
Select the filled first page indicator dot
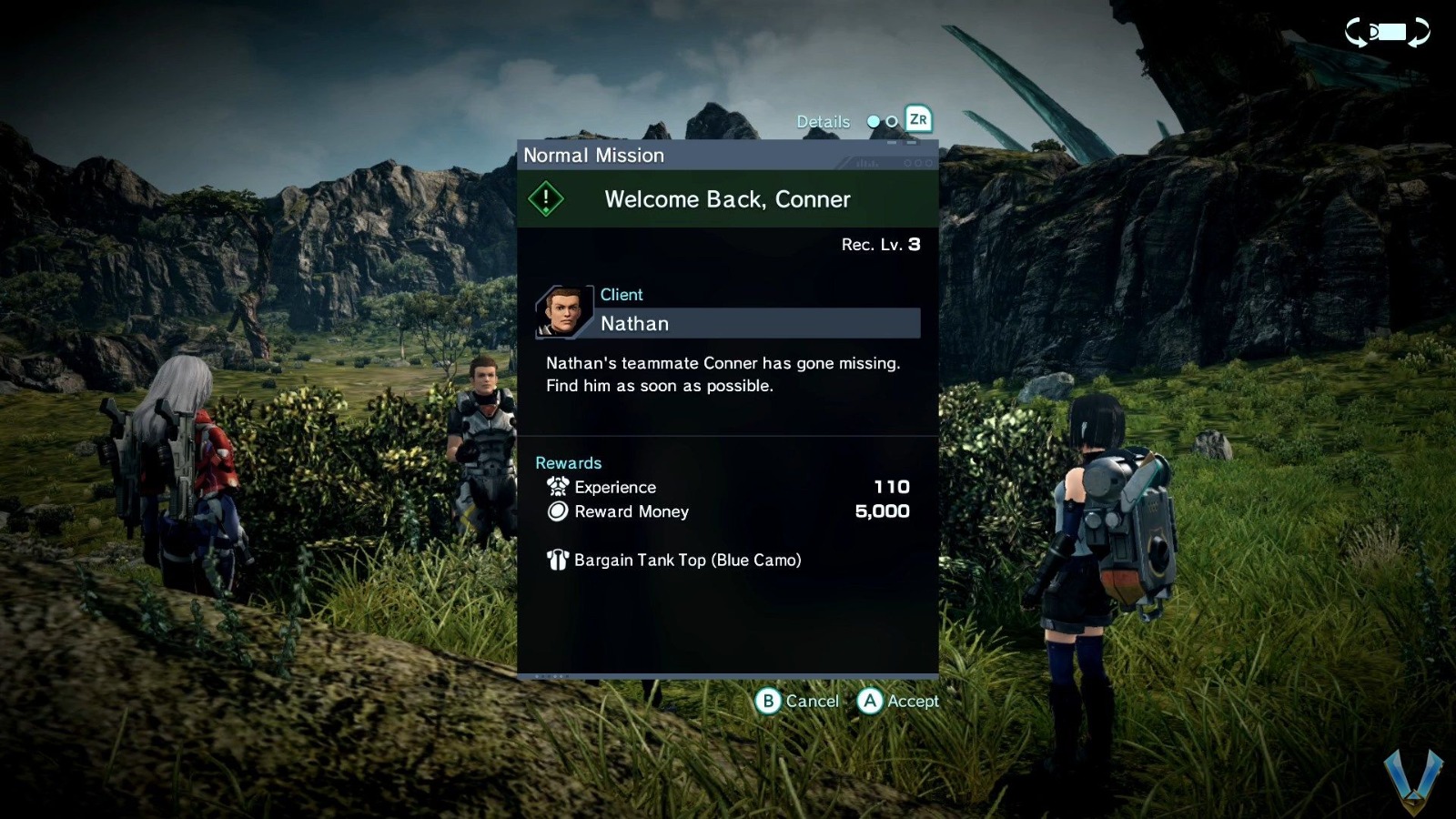click(873, 120)
